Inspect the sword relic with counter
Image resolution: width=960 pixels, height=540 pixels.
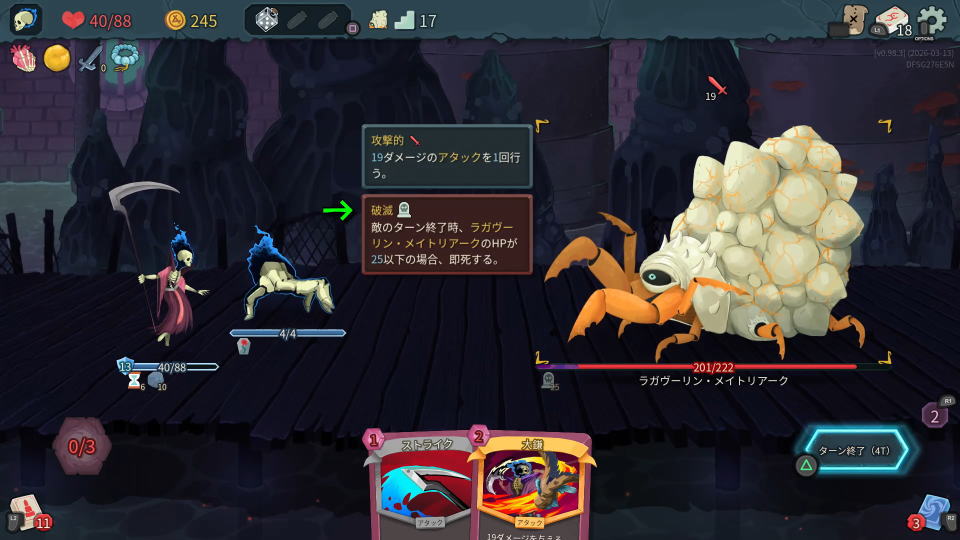point(91,58)
